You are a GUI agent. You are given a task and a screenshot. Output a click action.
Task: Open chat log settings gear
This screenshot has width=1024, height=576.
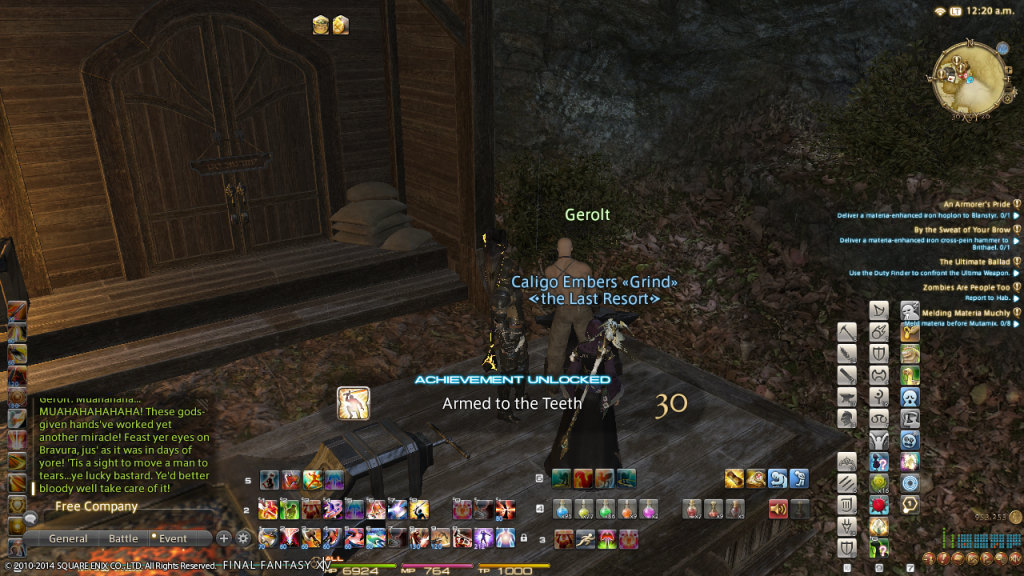(x=243, y=537)
